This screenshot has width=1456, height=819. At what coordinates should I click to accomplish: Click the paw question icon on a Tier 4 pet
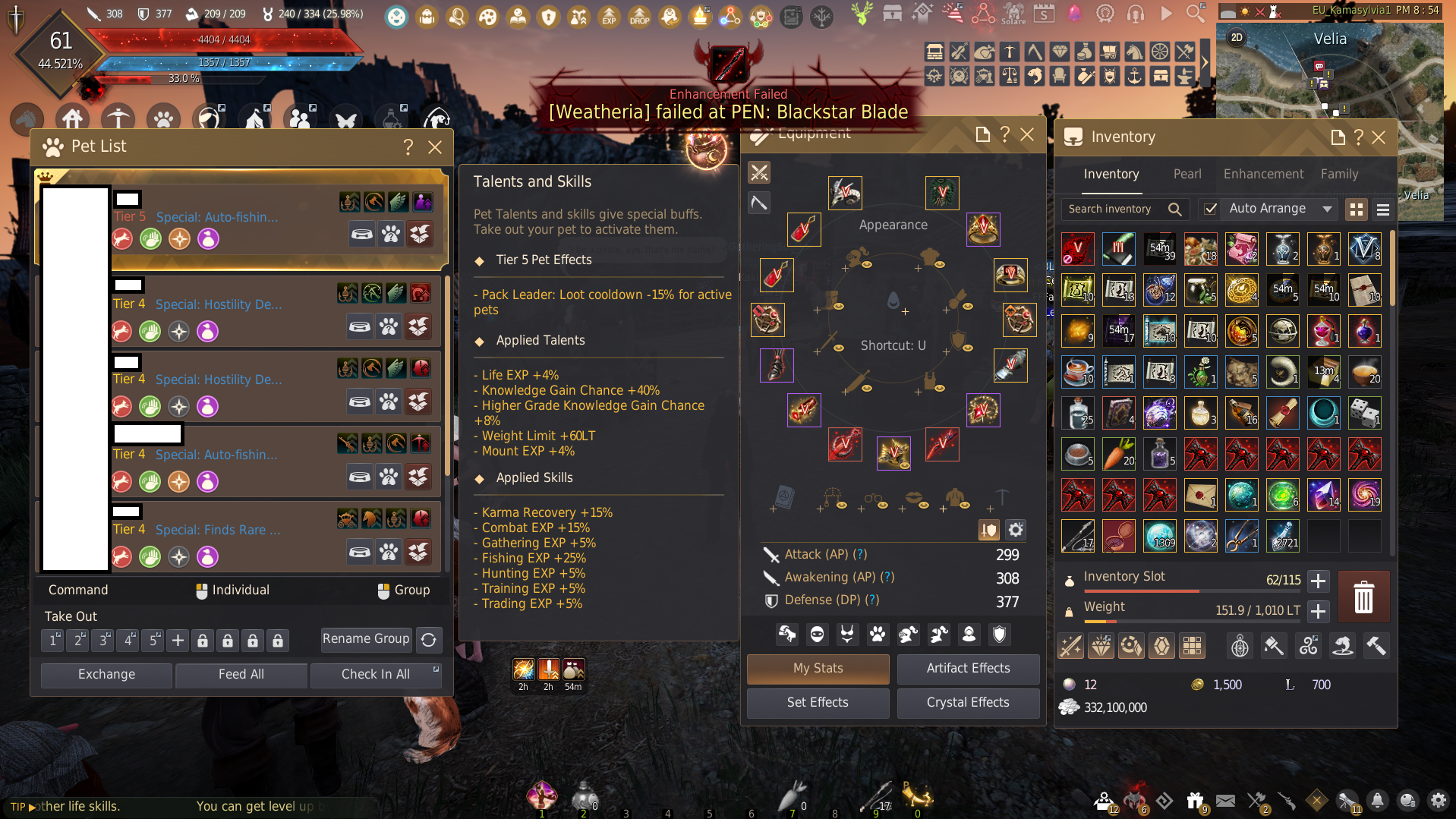(389, 326)
